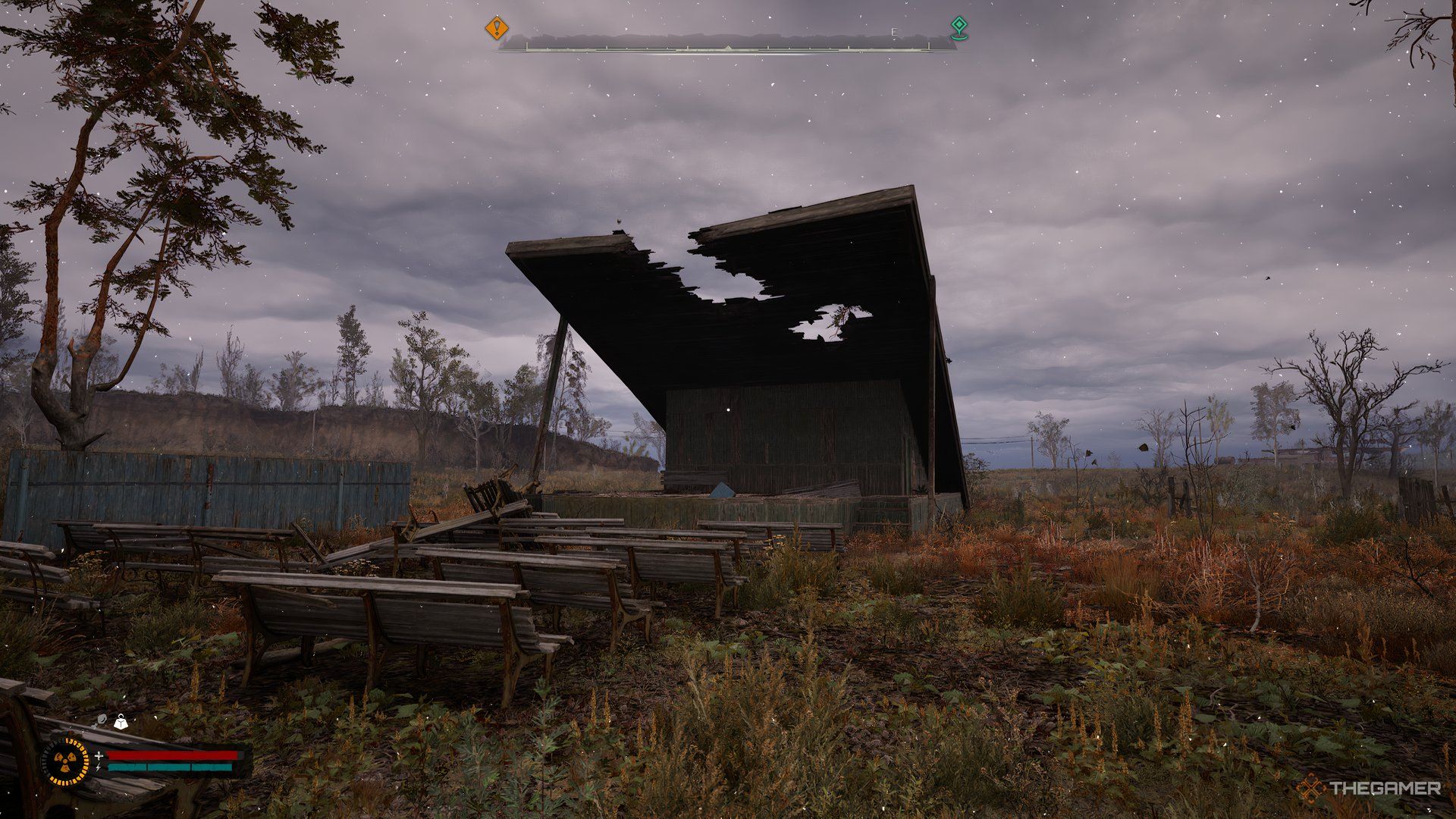The image size is (1456, 819).
Task: Click the radioactive trefoil symbol
Action: (65, 761)
